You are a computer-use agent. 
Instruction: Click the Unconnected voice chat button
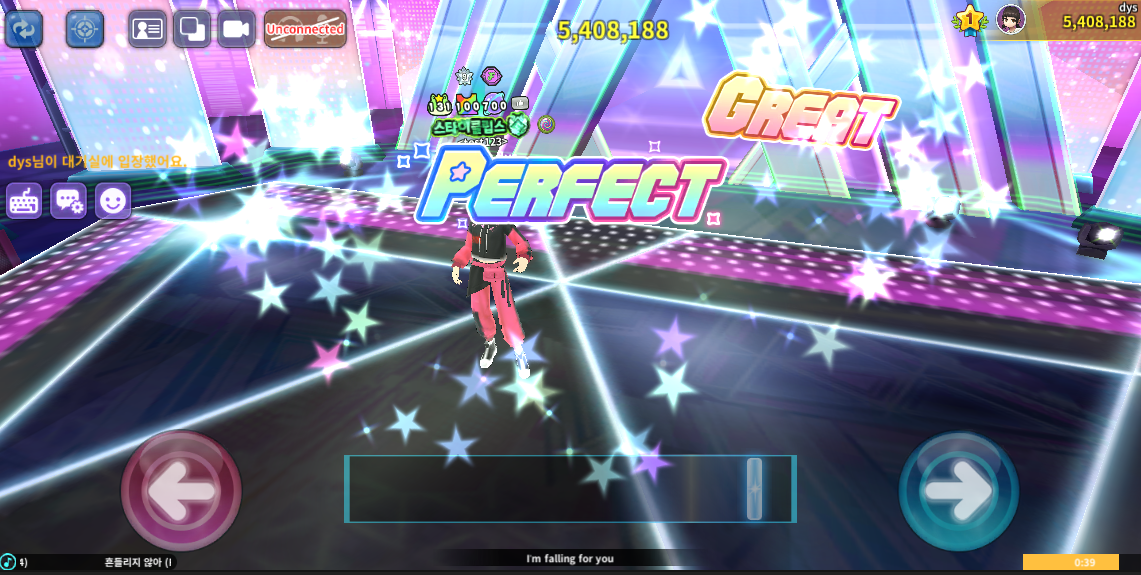point(305,29)
